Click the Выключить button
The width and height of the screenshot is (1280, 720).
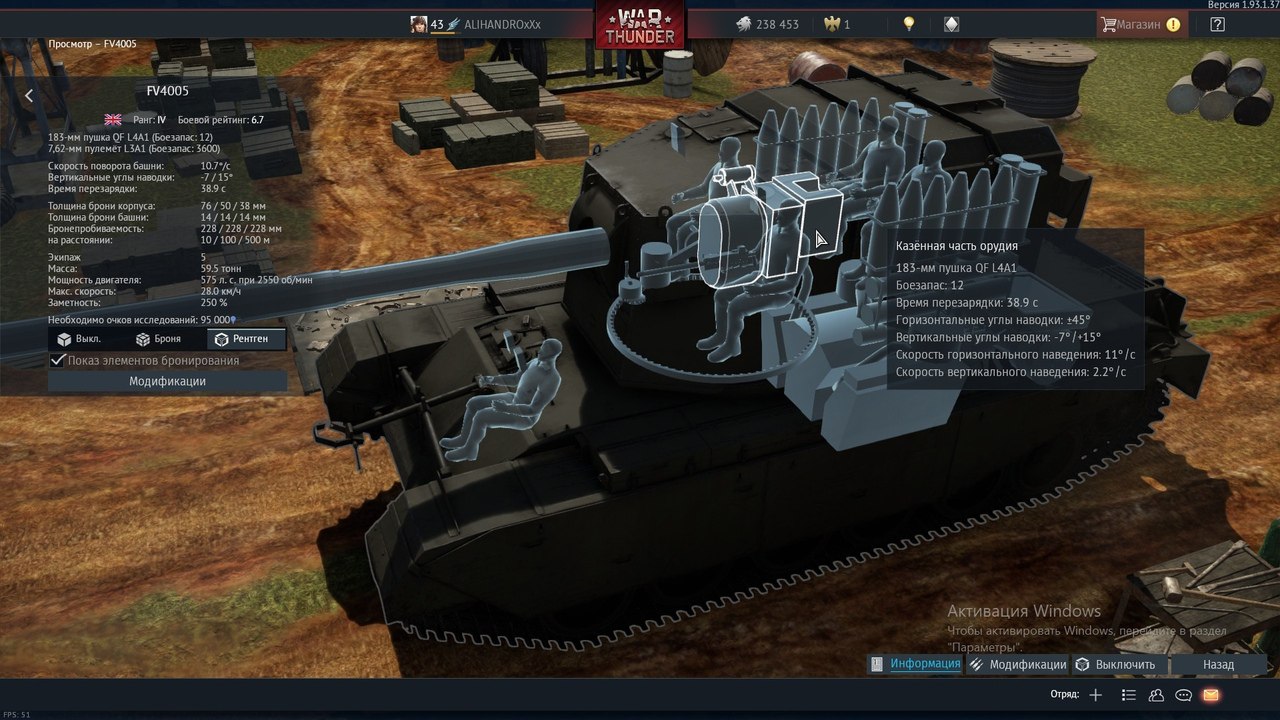pos(1116,664)
